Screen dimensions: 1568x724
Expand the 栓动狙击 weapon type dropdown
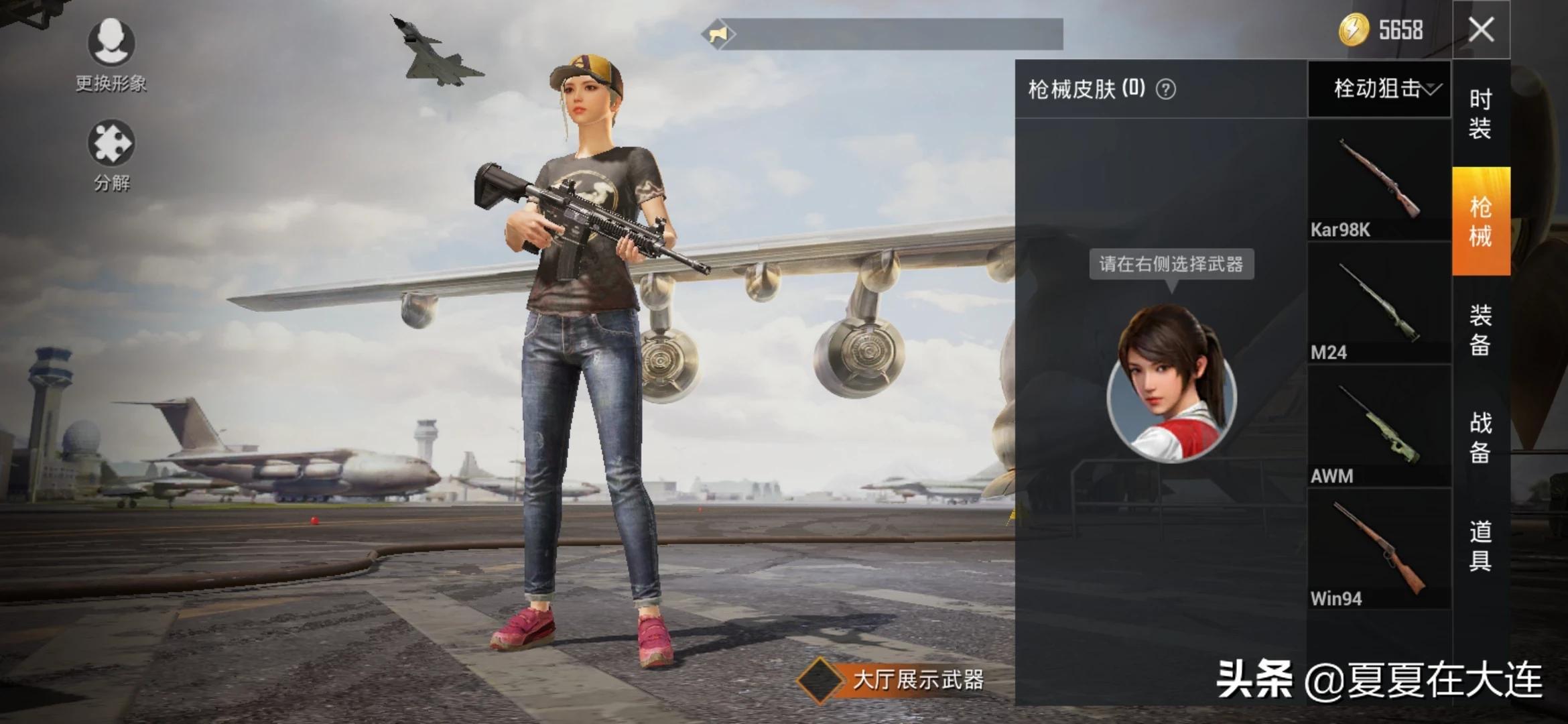coord(1380,88)
